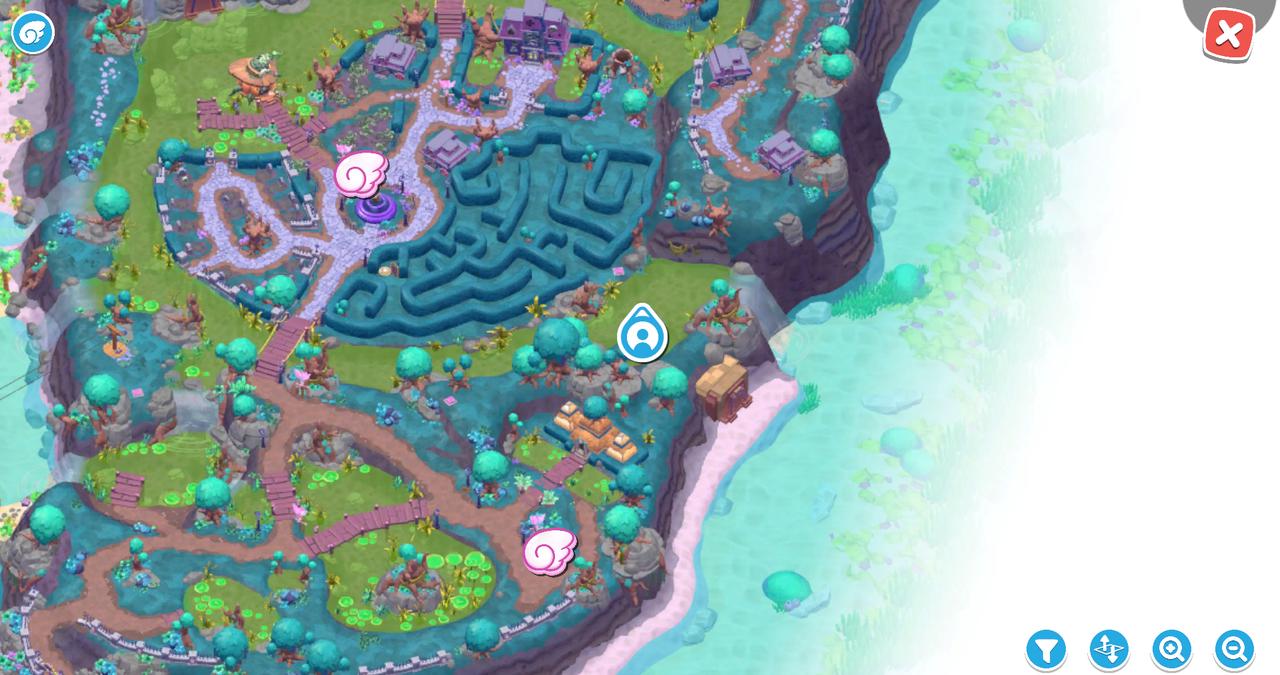Select the wing marker beside the purple fountain

pos(360,175)
